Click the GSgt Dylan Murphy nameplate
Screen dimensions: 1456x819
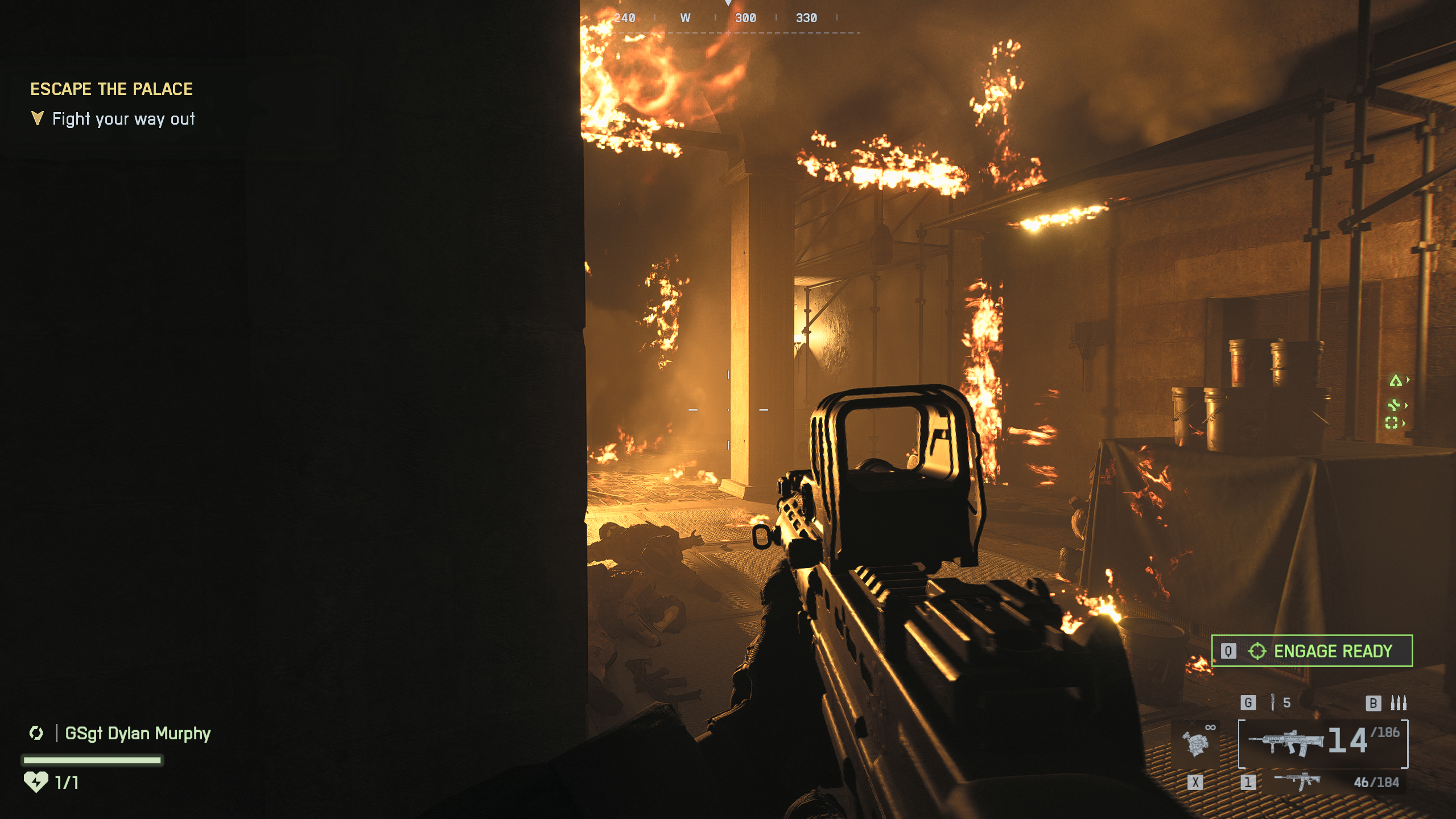(x=138, y=733)
